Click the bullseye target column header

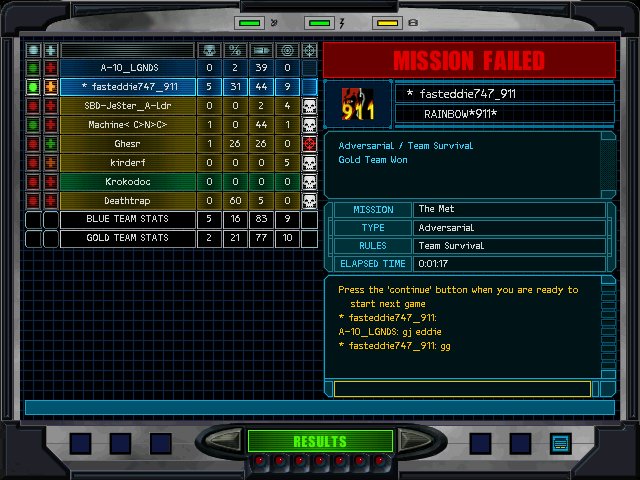(287, 50)
